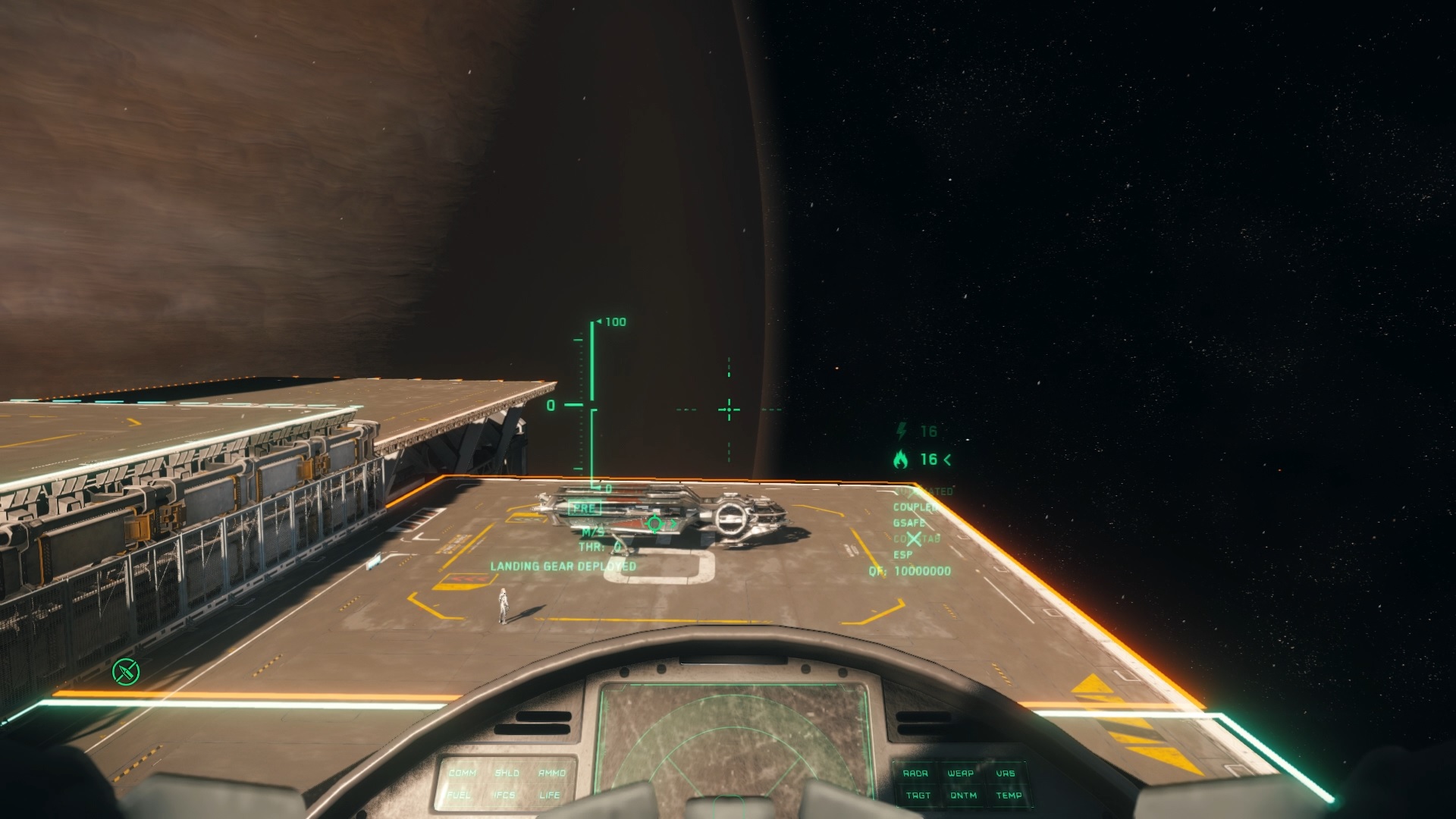Activate the TRGT targeting button
Screen dimensions: 1456x819
tap(918, 795)
